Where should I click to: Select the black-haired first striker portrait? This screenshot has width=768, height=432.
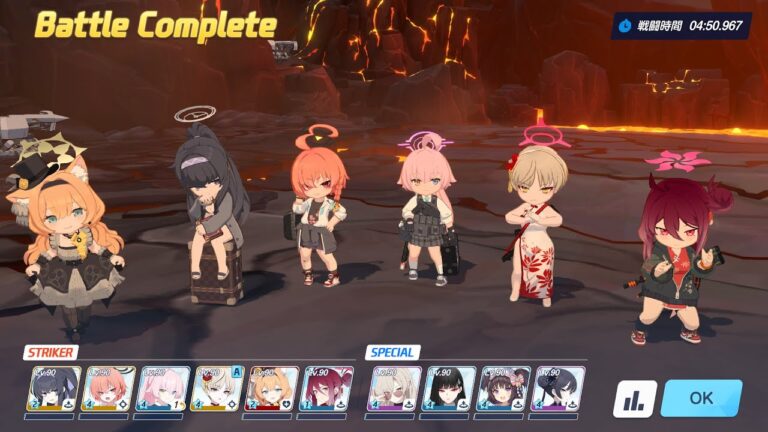tap(54, 389)
